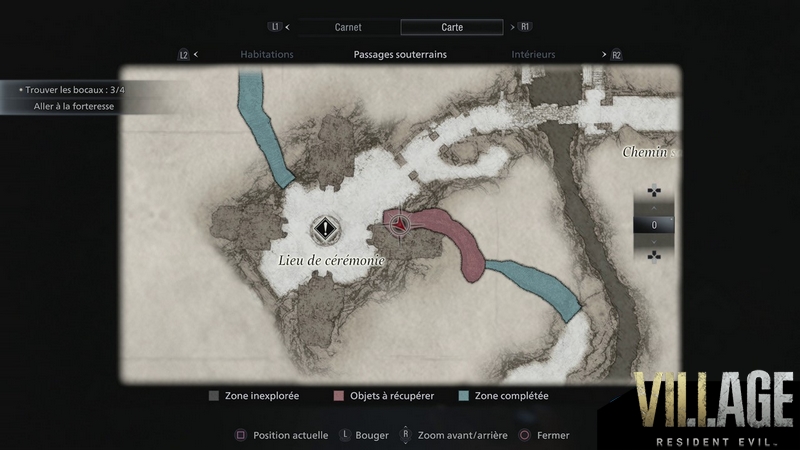The width and height of the screenshot is (800, 450).
Task: Show the Habitations map area
Action: coord(267,55)
